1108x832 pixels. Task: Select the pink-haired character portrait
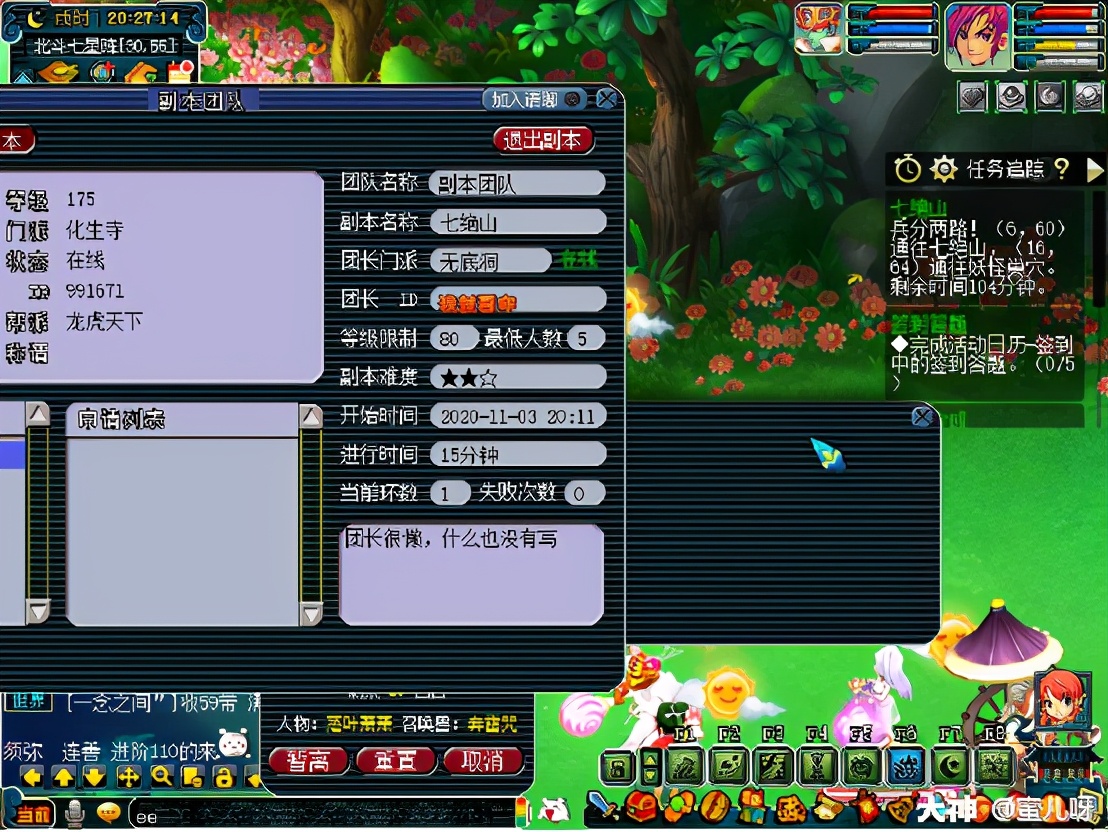pyautogui.click(x=977, y=36)
